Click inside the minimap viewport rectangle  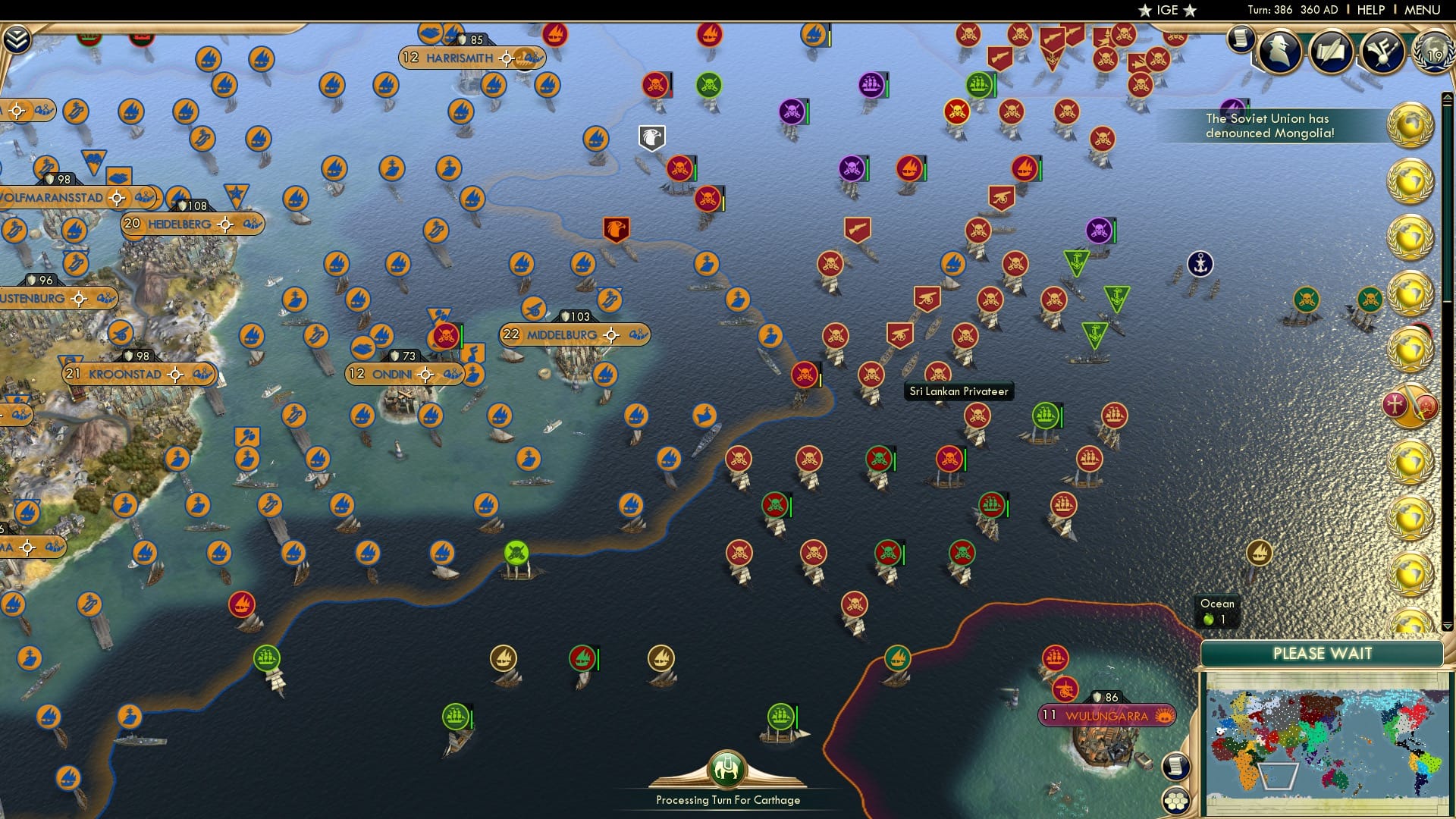(x=1278, y=776)
